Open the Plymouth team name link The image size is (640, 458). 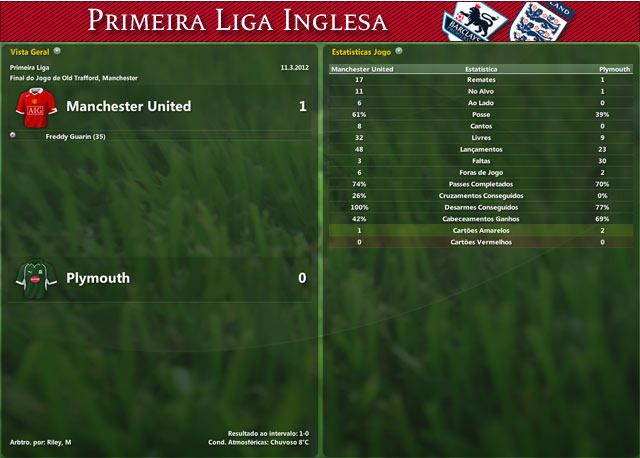(98, 278)
